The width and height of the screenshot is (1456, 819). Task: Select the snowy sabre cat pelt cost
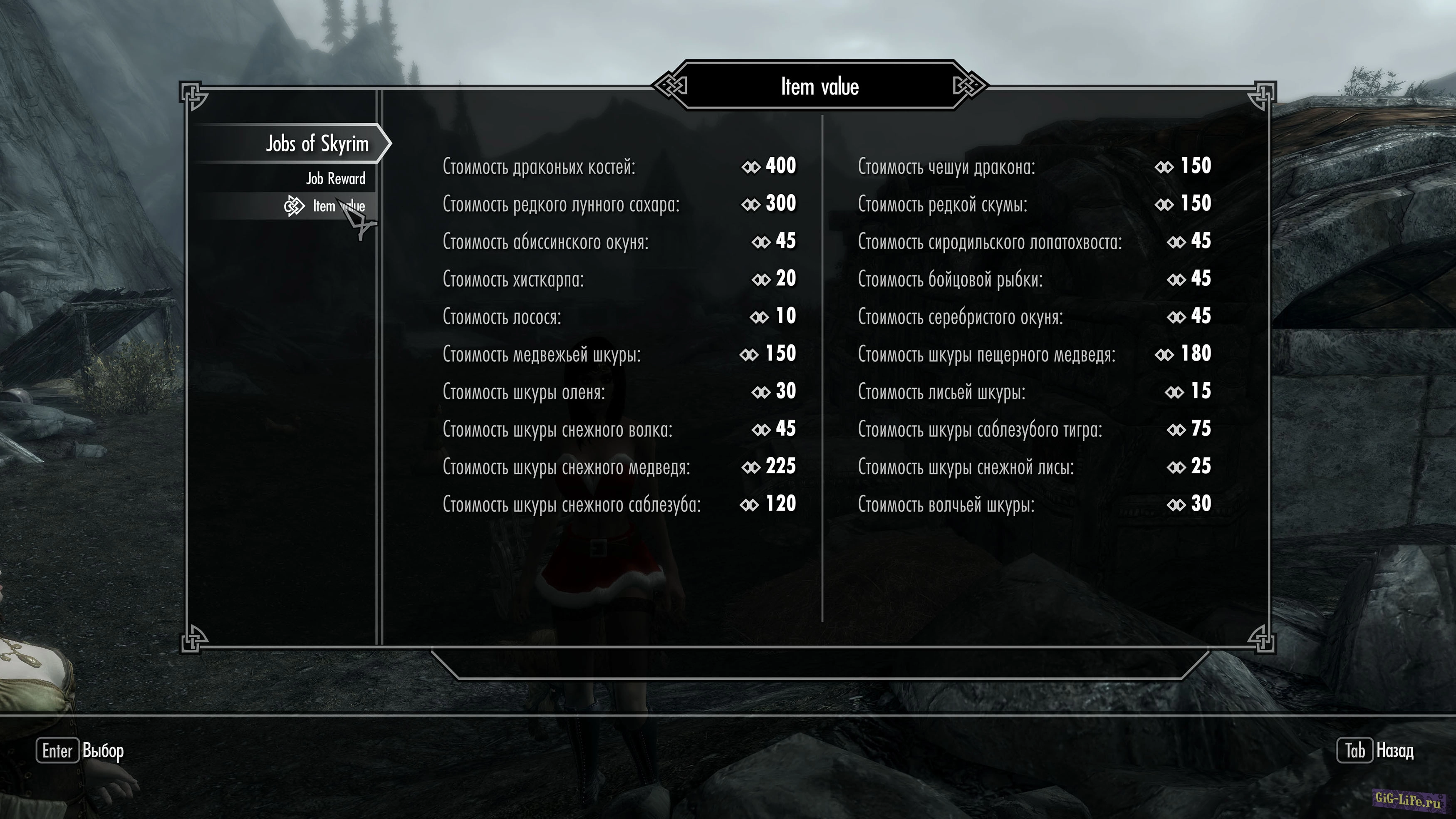tap(619, 504)
